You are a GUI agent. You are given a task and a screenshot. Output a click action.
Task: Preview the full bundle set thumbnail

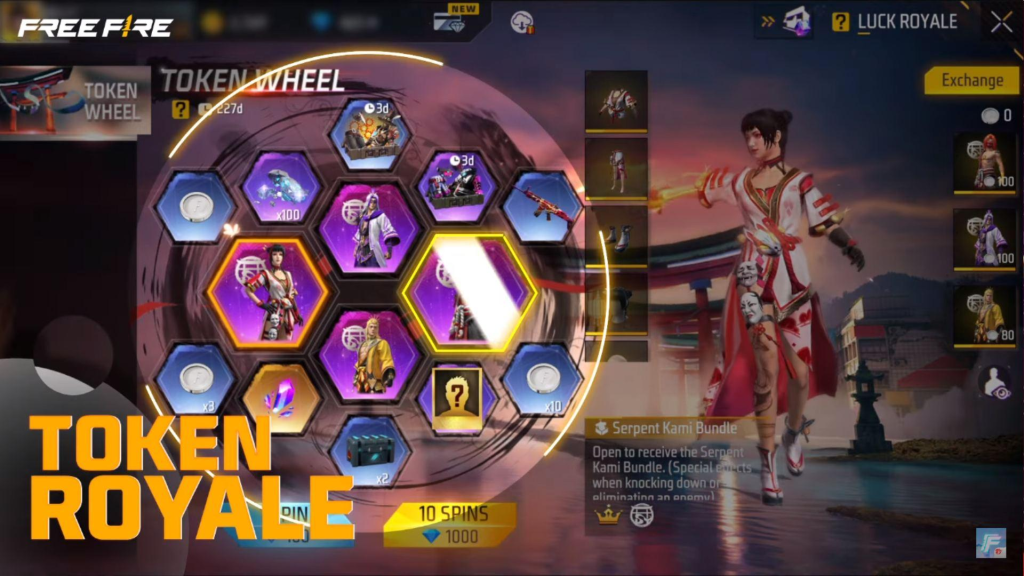[x=615, y=100]
